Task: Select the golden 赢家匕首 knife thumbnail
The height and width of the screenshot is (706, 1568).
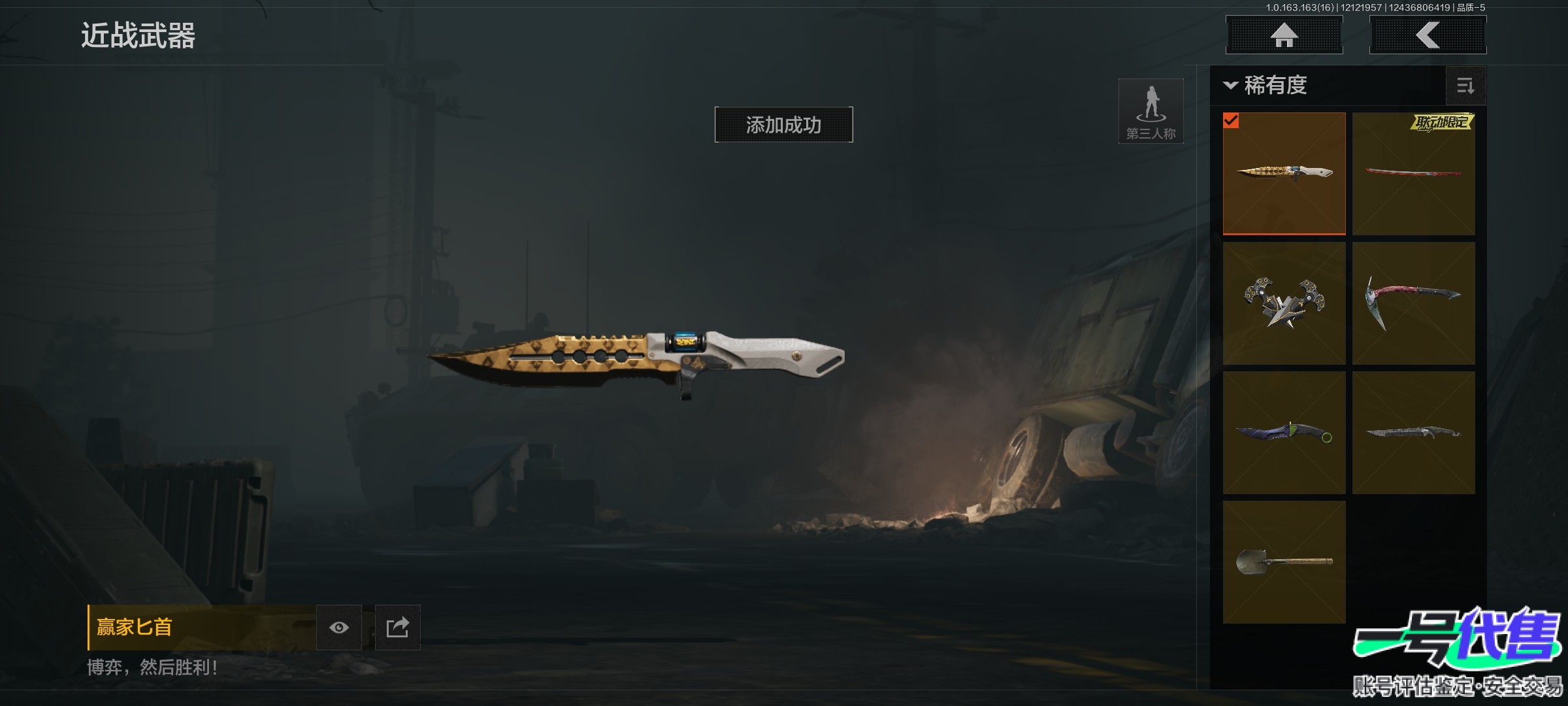Action: coord(1284,173)
